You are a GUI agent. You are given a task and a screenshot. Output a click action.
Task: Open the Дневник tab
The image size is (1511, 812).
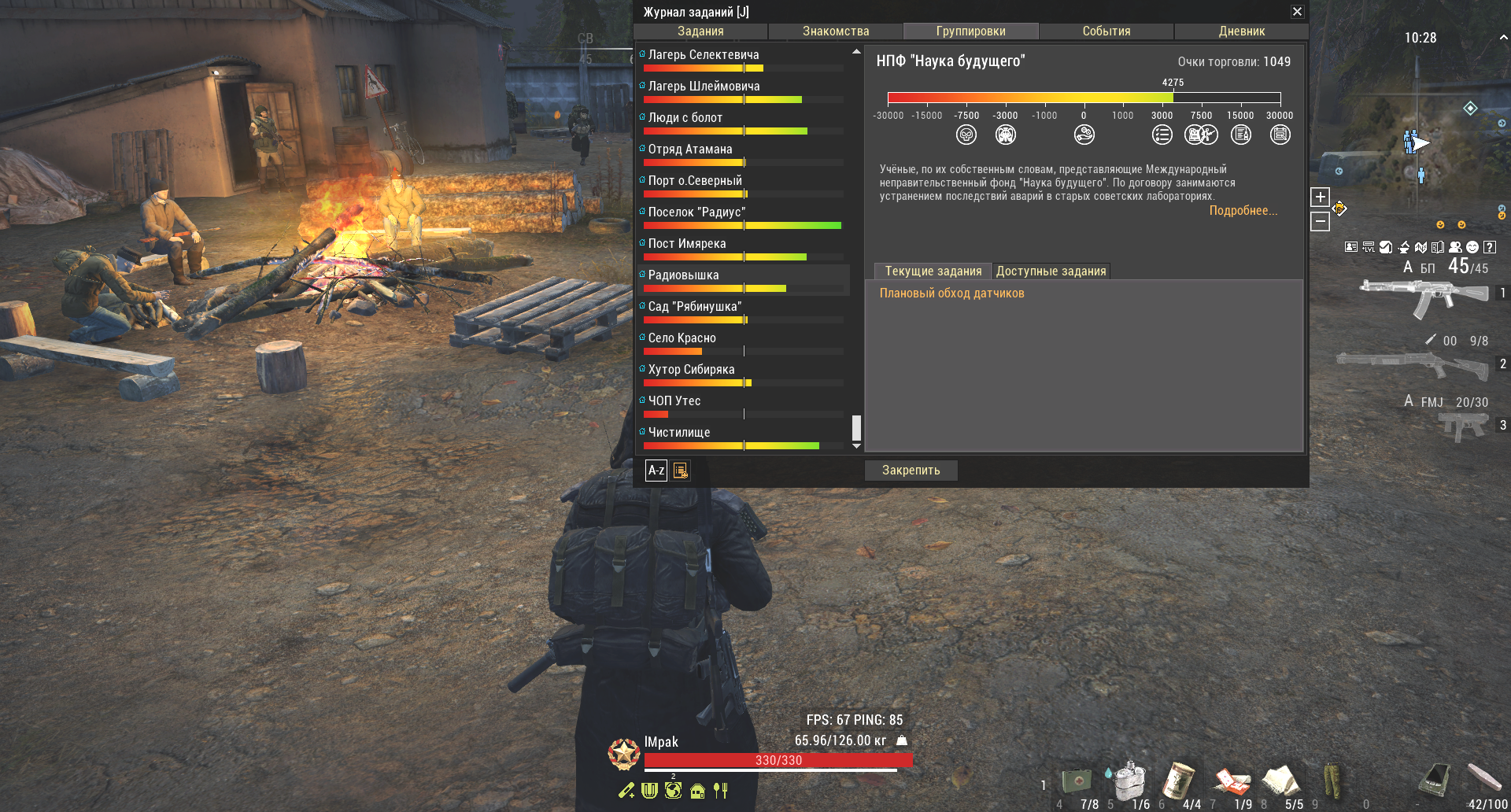click(x=1242, y=31)
